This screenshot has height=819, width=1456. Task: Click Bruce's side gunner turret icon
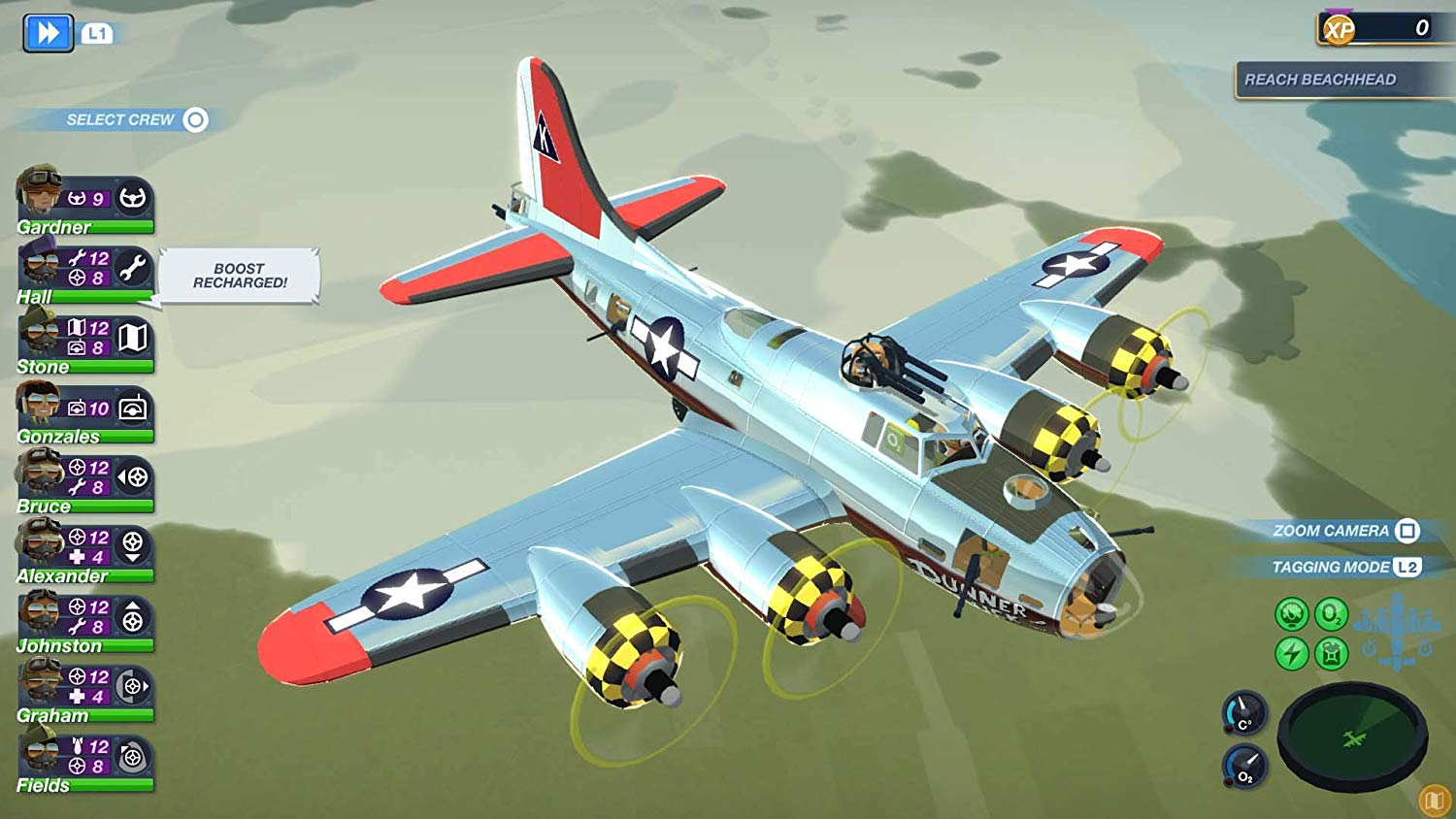[x=135, y=477]
